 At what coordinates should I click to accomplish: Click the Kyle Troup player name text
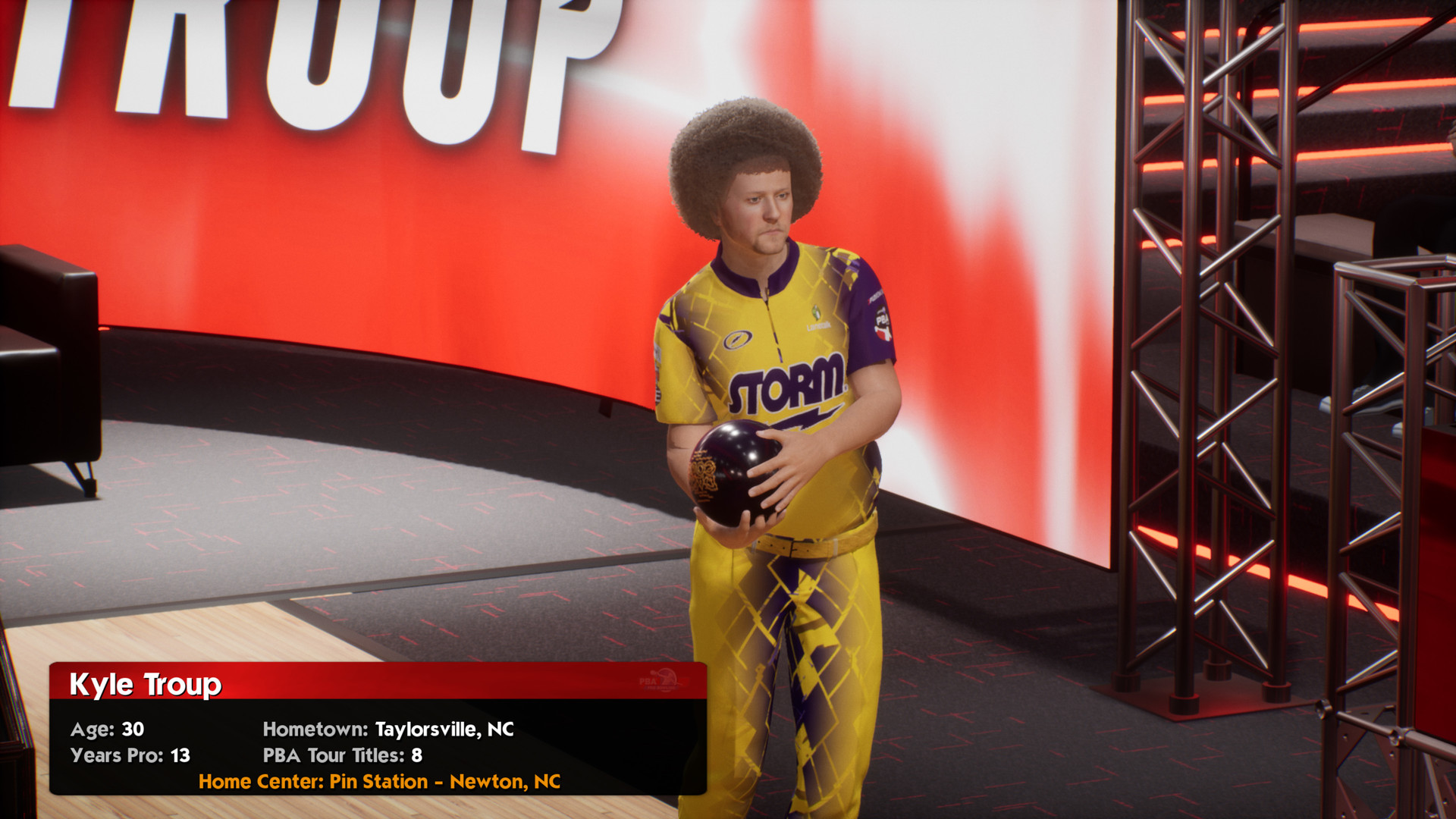coord(146,683)
